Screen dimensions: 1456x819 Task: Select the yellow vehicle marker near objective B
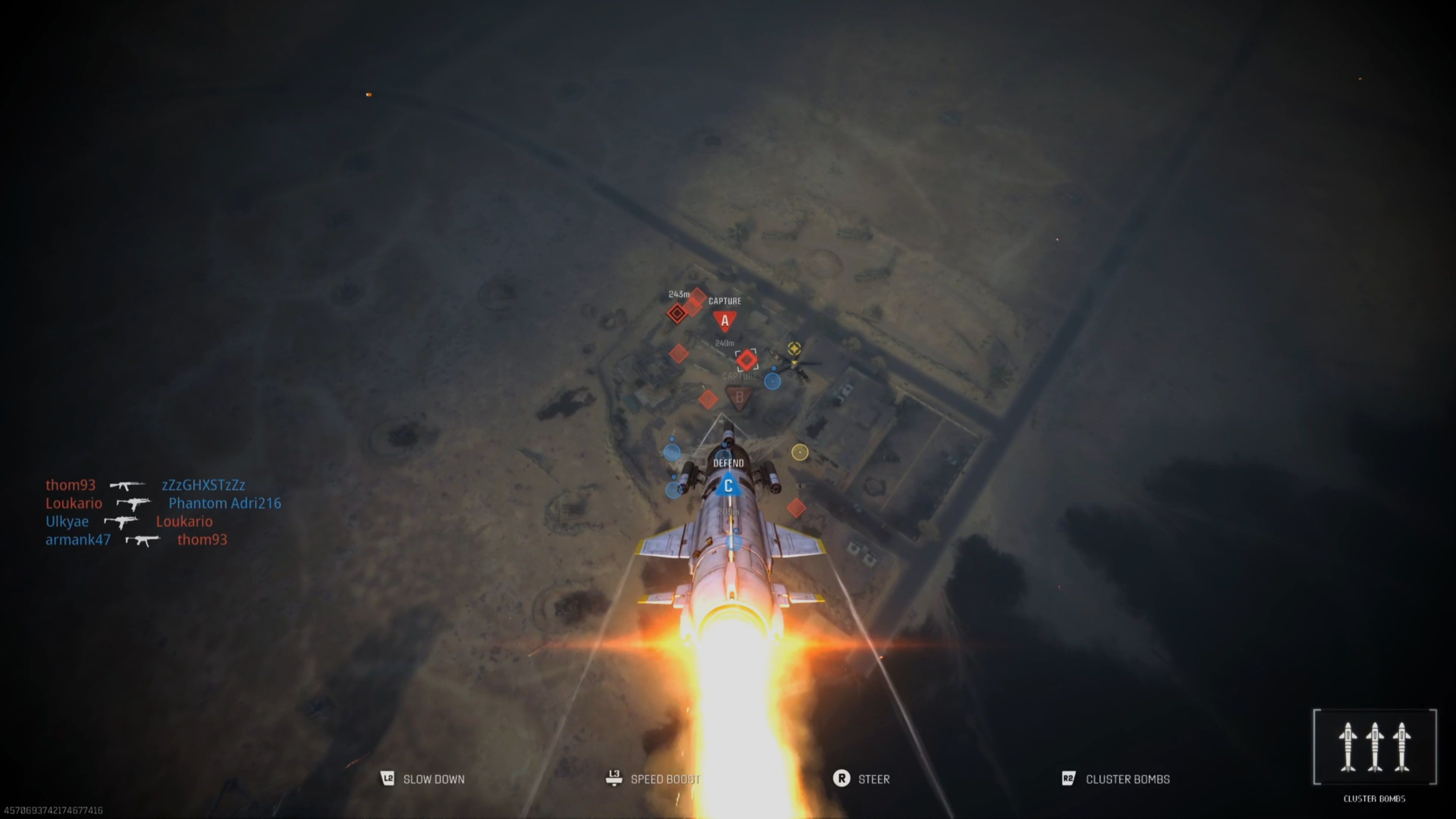point(794,349)
